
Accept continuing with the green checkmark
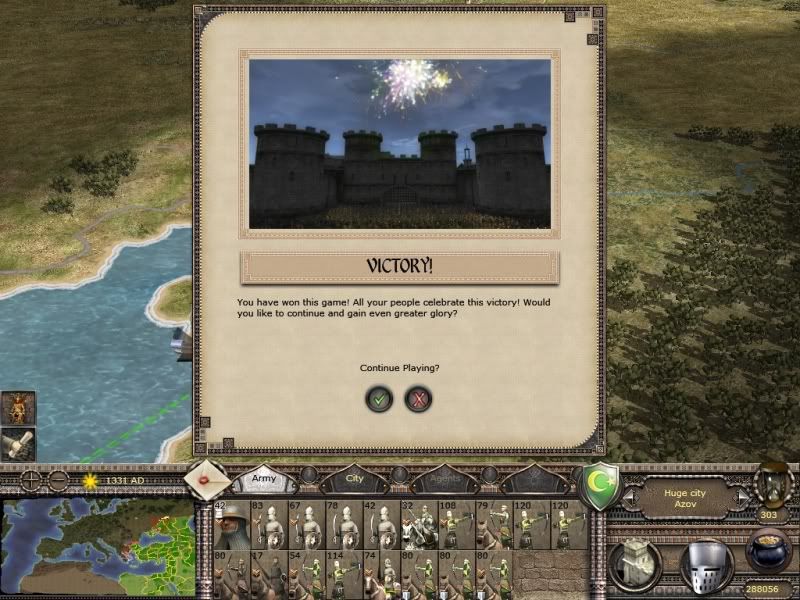click(x=379, y=399)
